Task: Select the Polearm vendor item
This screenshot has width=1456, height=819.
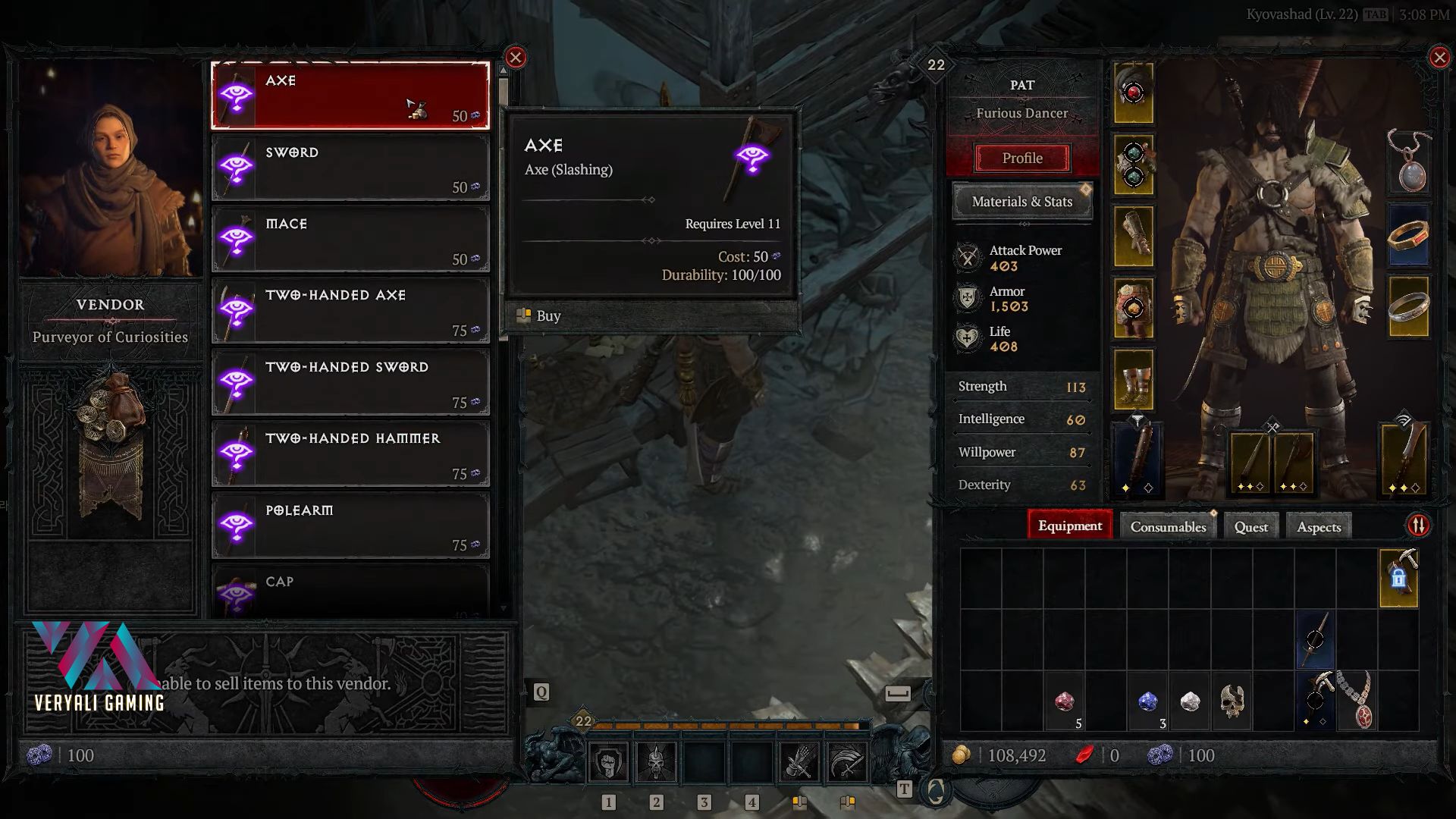Action: point(350,526)
